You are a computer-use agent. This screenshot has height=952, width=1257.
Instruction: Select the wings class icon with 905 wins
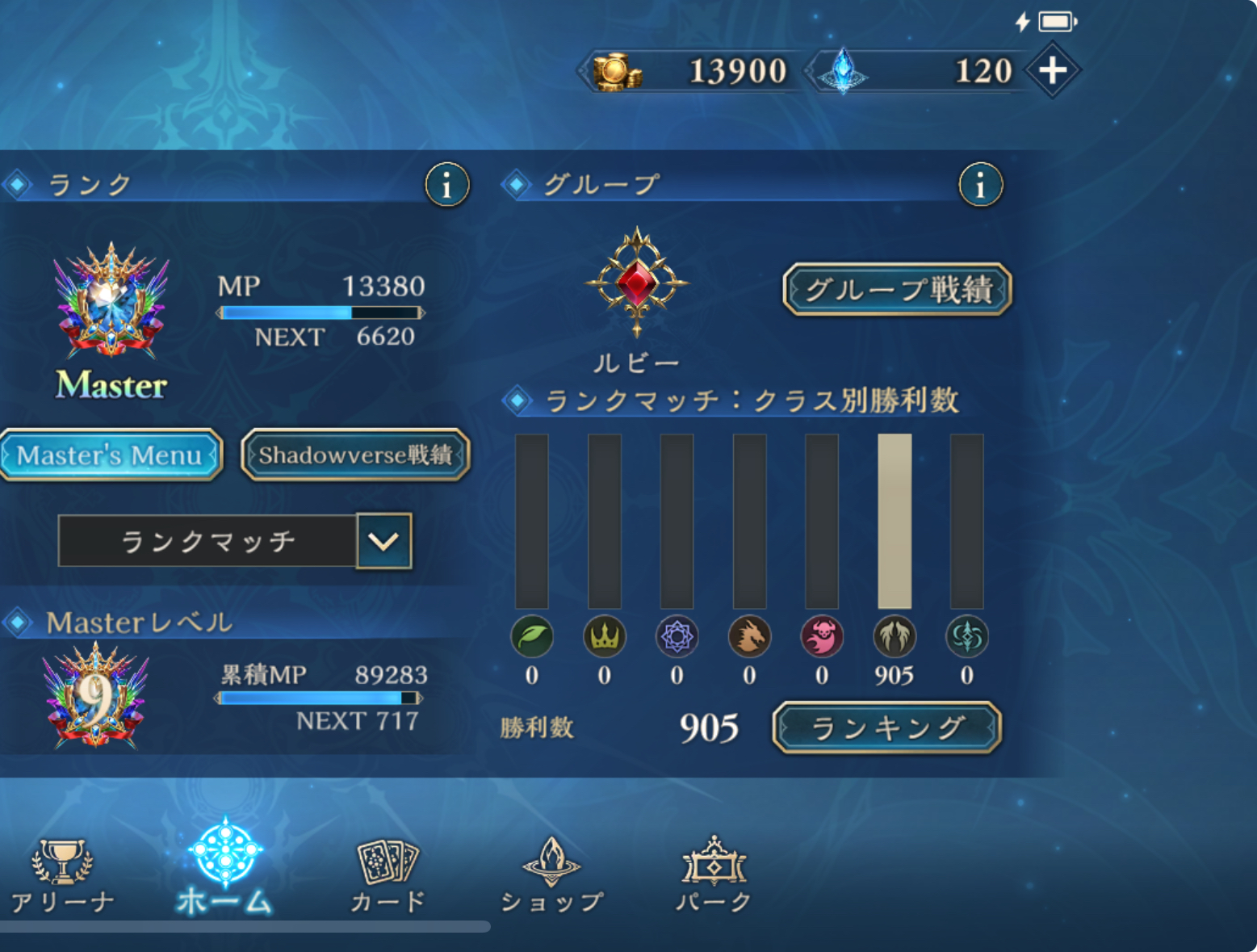(895, 636)
